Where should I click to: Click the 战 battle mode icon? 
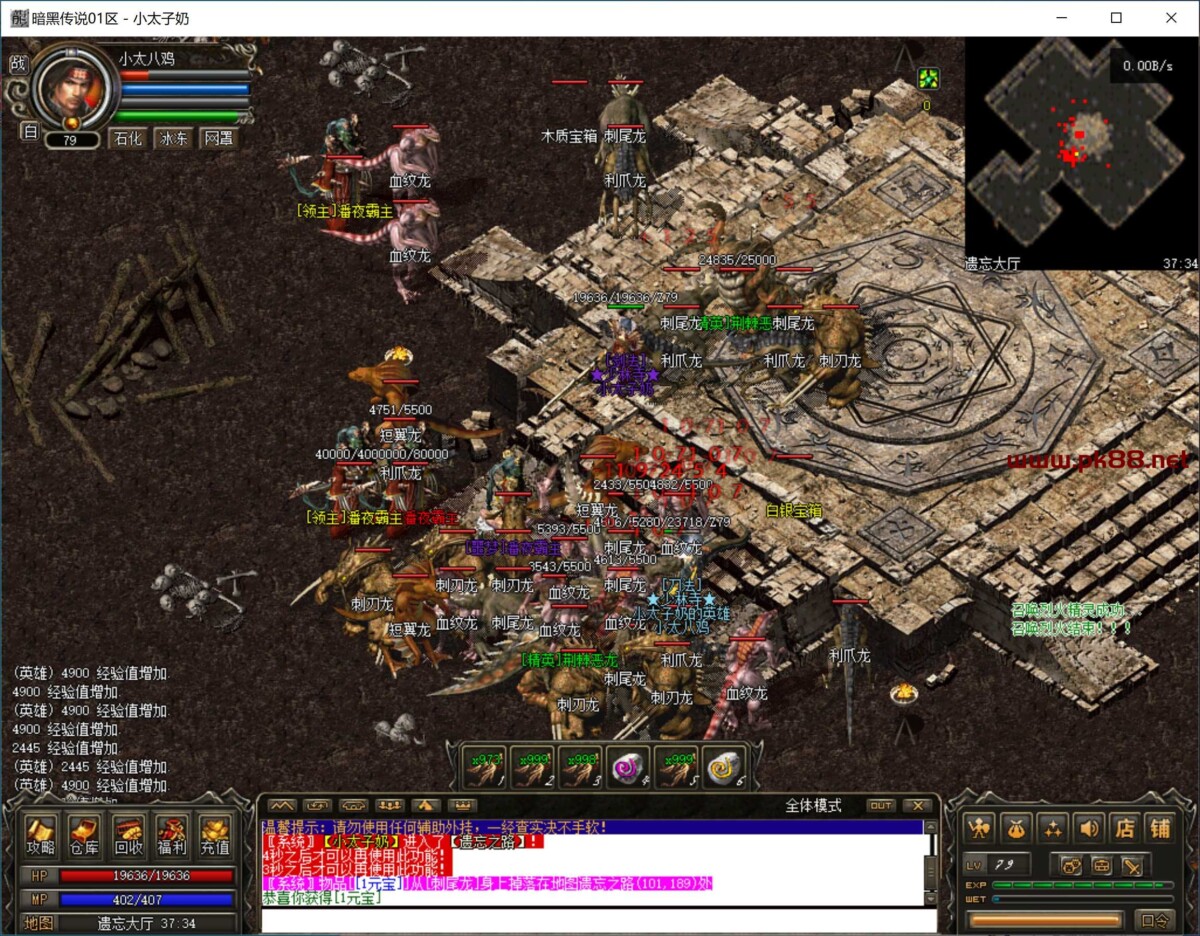[x=18, y=63]
